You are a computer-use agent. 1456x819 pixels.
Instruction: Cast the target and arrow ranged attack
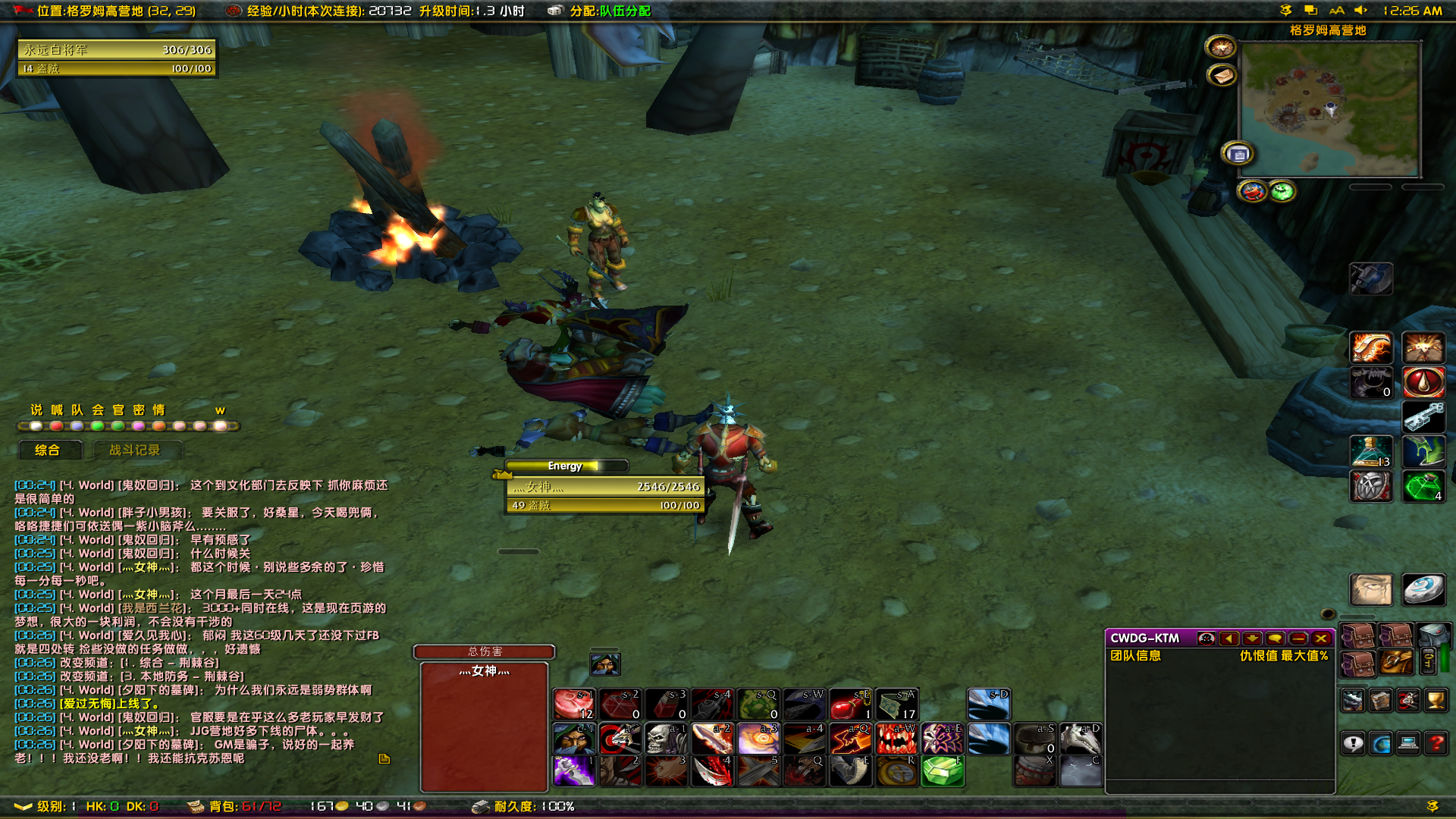(x=620, y=739)
